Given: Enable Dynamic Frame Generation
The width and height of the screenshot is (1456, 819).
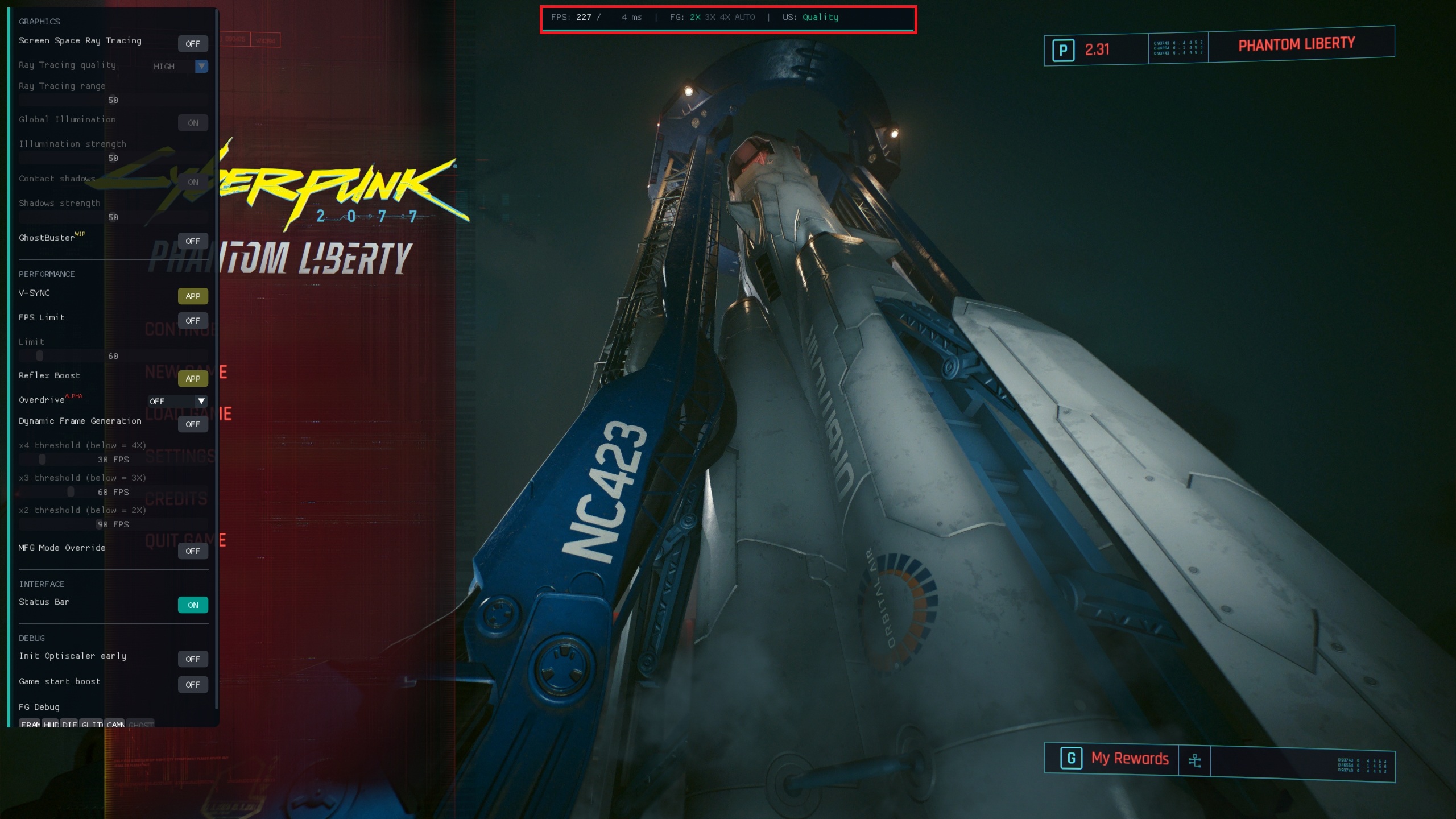Looking at the screenshot, I should click(x=193, y=424).
